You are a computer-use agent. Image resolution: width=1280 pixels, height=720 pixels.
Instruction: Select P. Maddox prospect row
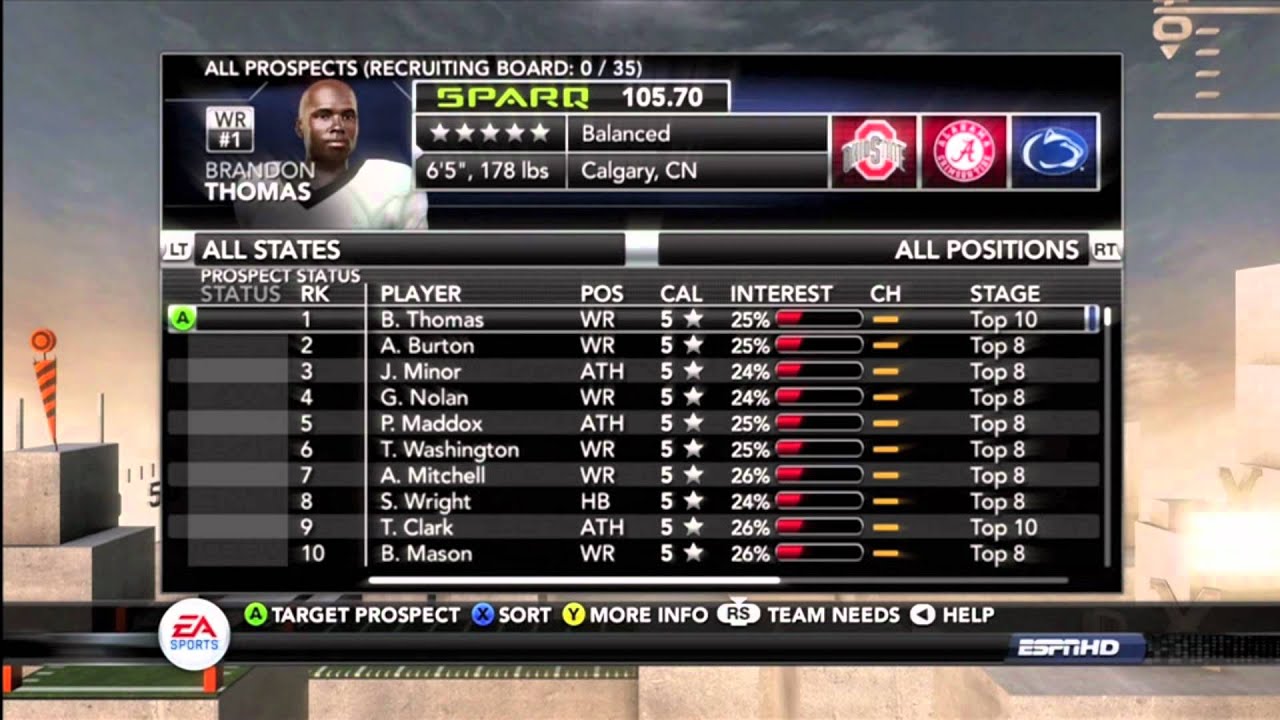pos(431,424)
